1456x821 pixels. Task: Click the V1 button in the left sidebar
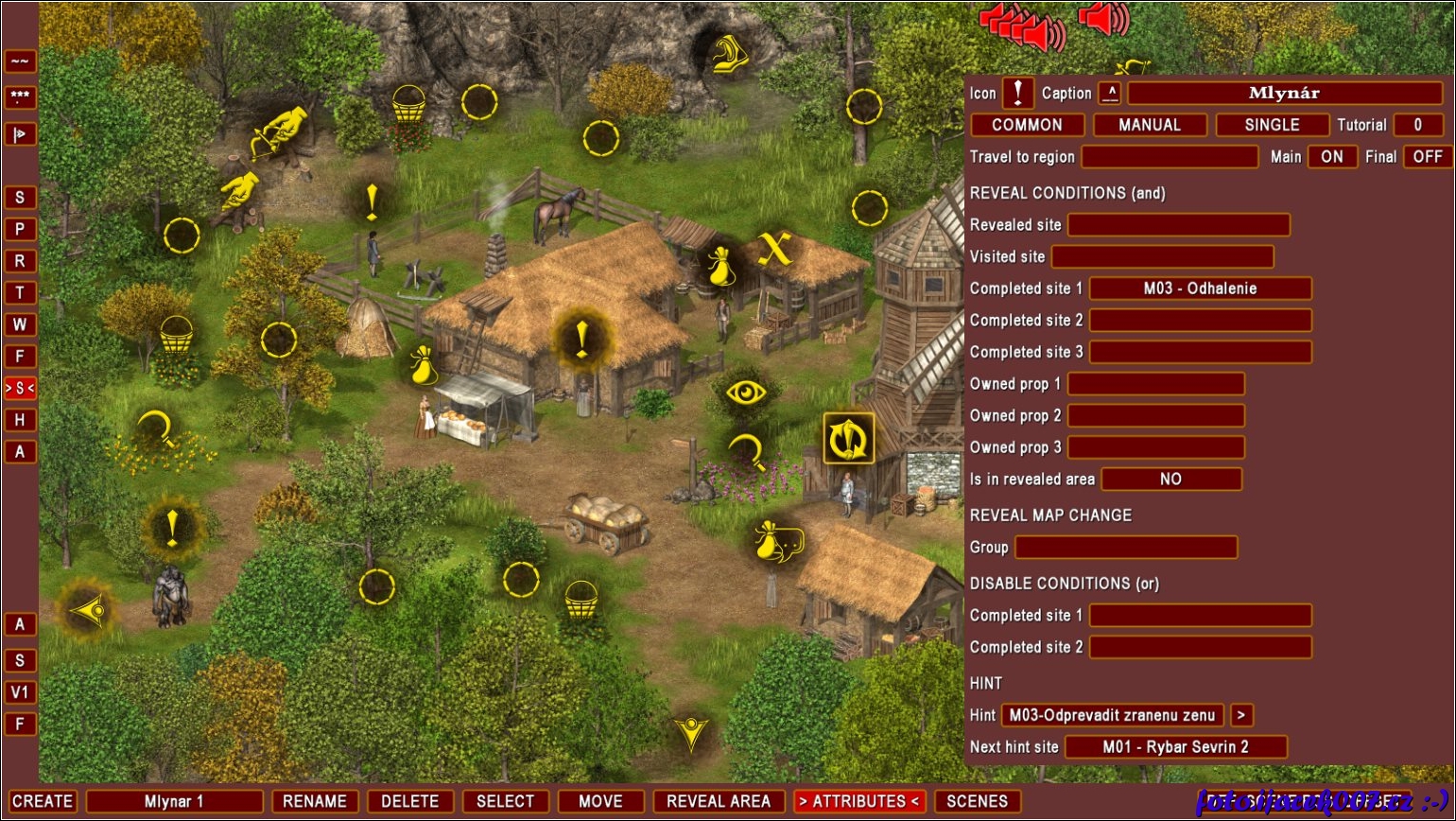[20, 692]
